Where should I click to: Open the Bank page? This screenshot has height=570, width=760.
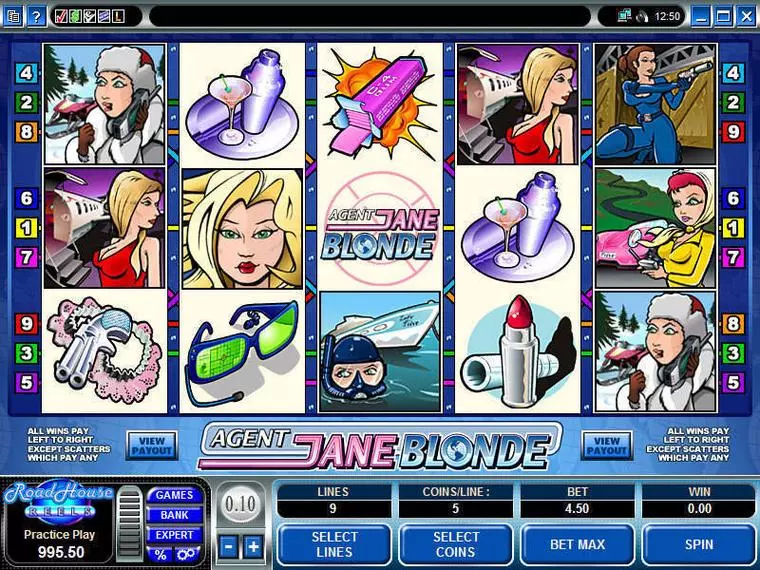click(x=173, y=515)
